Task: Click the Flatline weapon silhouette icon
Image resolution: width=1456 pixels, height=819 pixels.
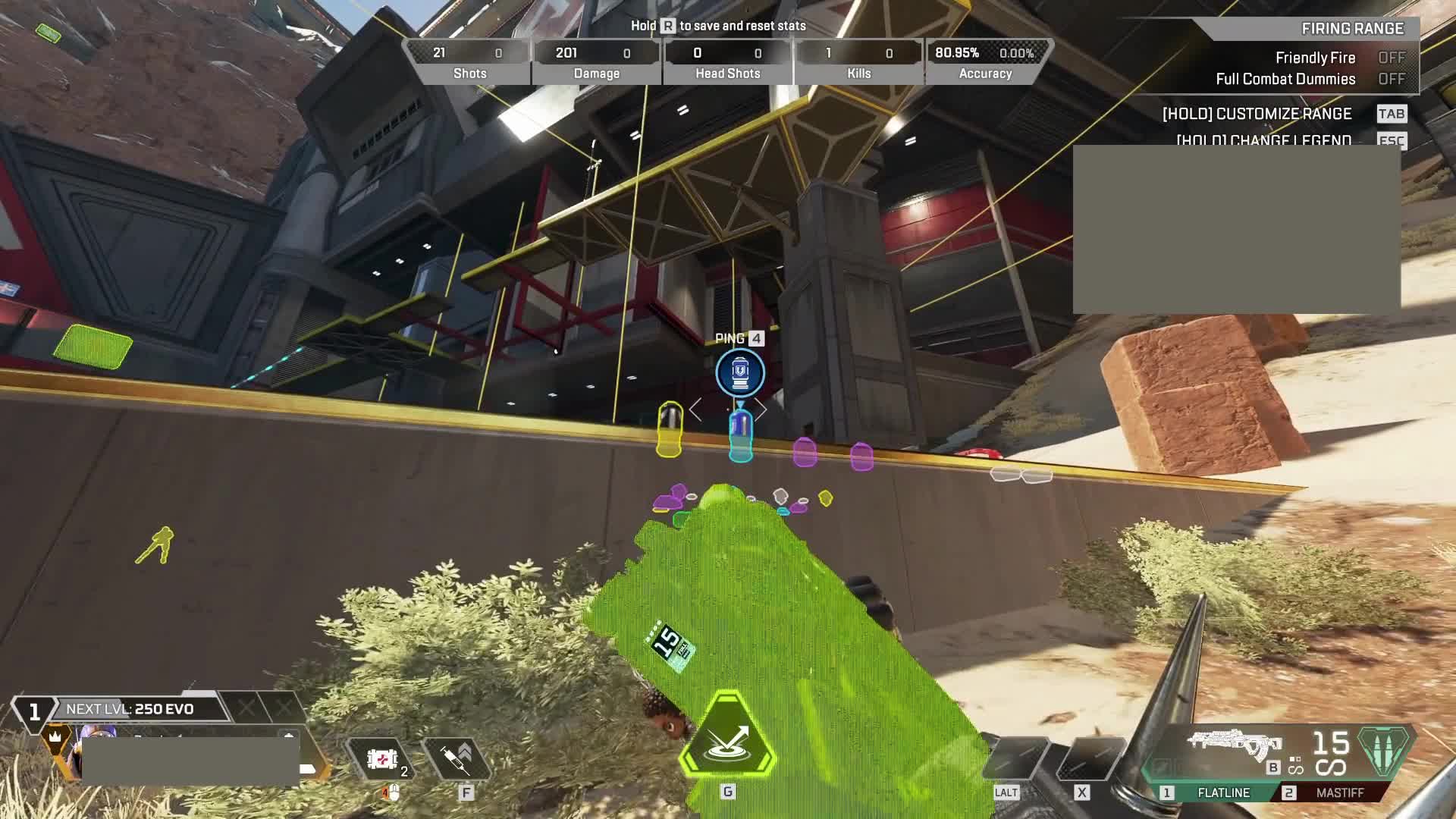Action: point(1234,743)
